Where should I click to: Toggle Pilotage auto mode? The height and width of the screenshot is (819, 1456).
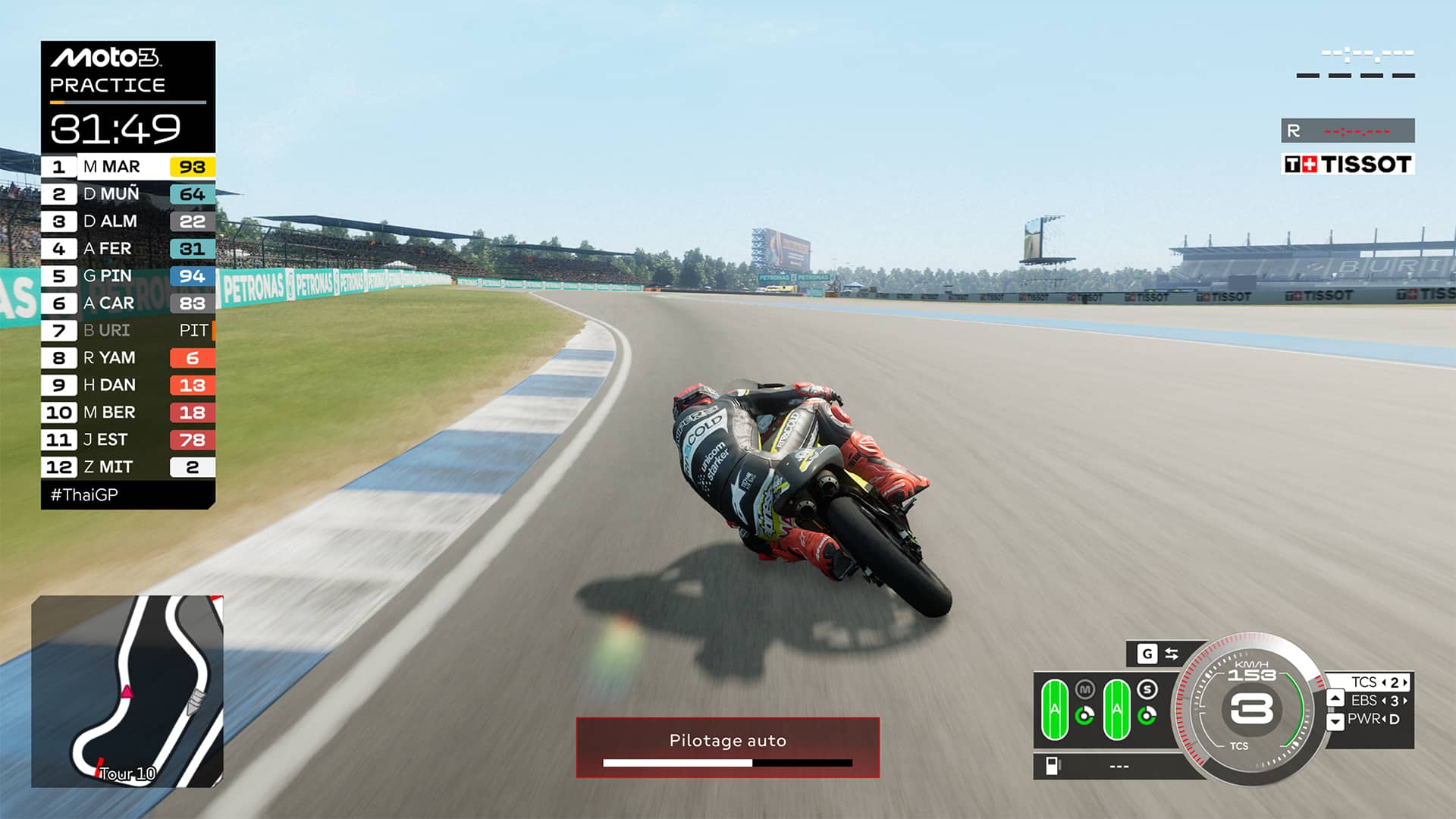[728, 741]
